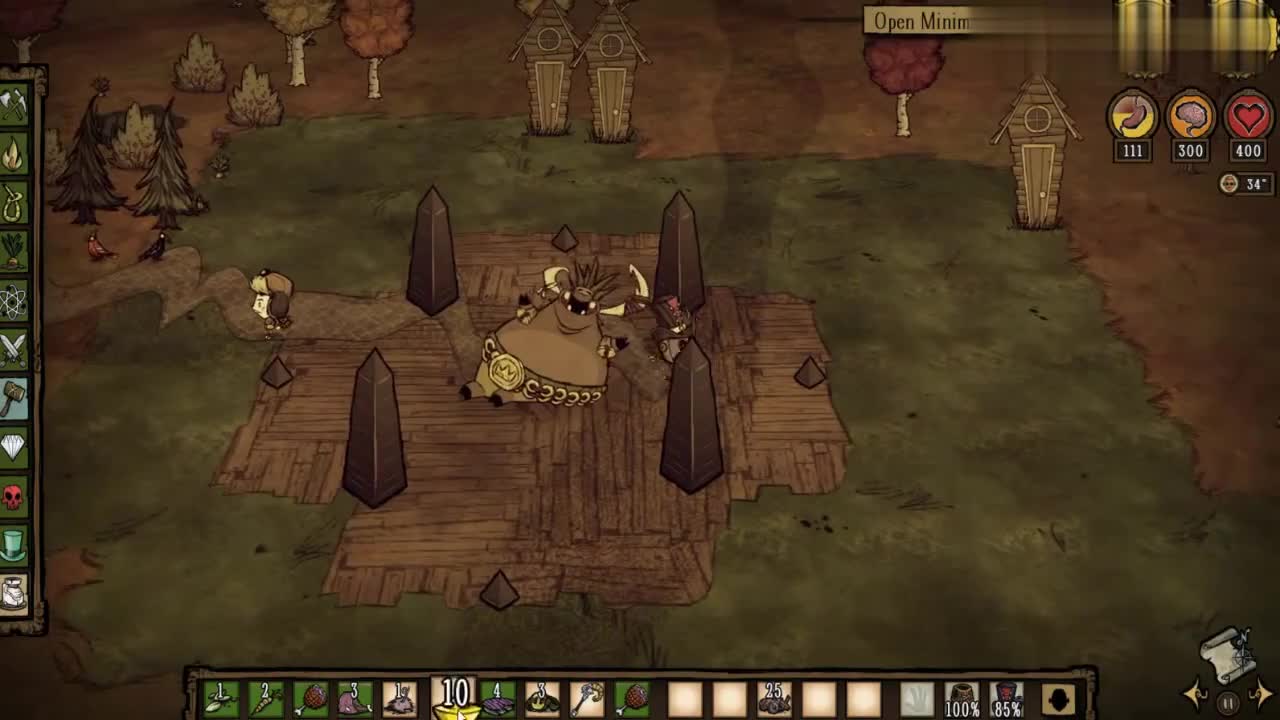Show the Fight crossed-swords tab
1280x720 pixels.
13,349
